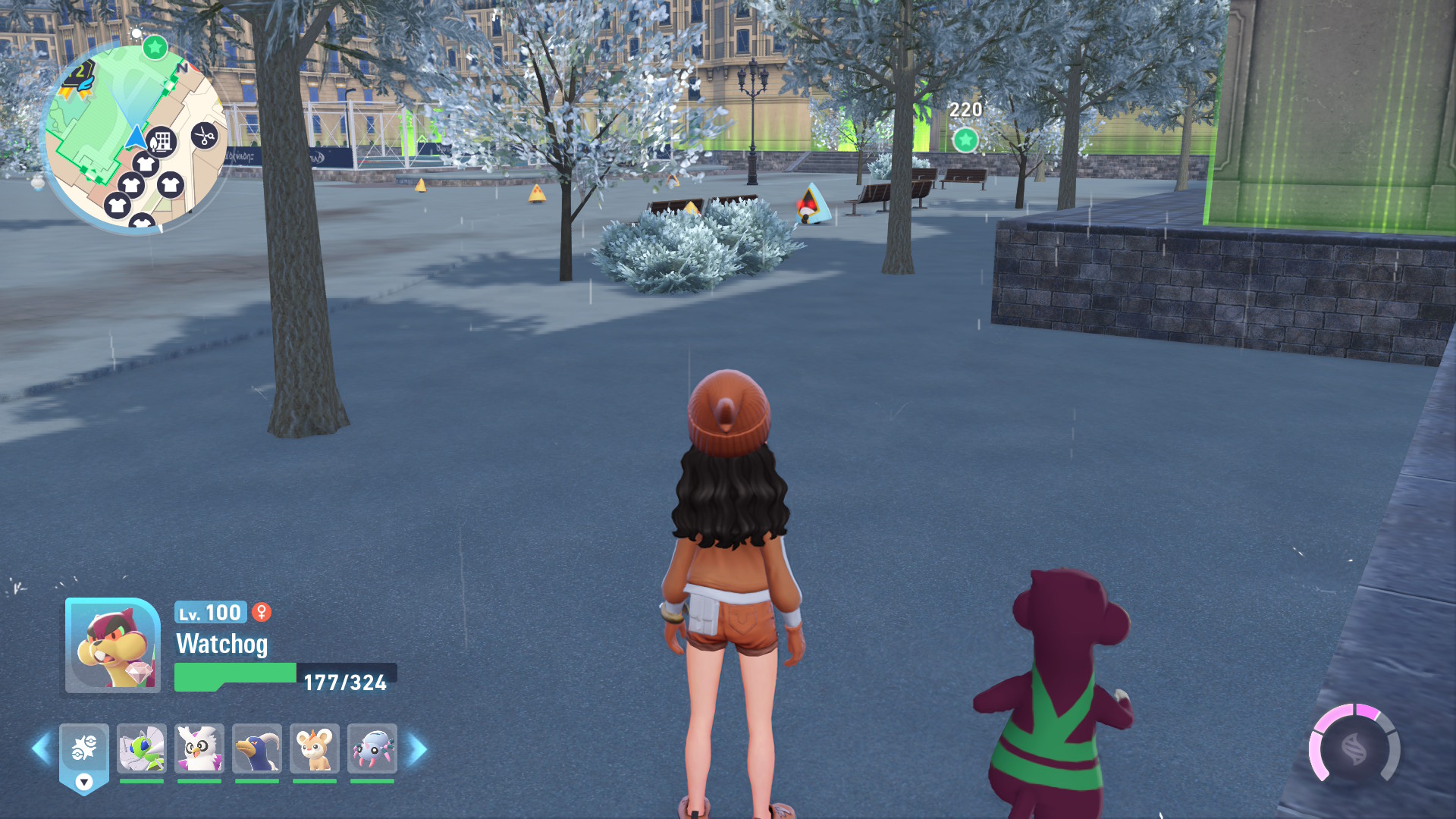The image size is (1456, 819).
Task: Select the blue horned hound party slot
Action: click(257, 749)
